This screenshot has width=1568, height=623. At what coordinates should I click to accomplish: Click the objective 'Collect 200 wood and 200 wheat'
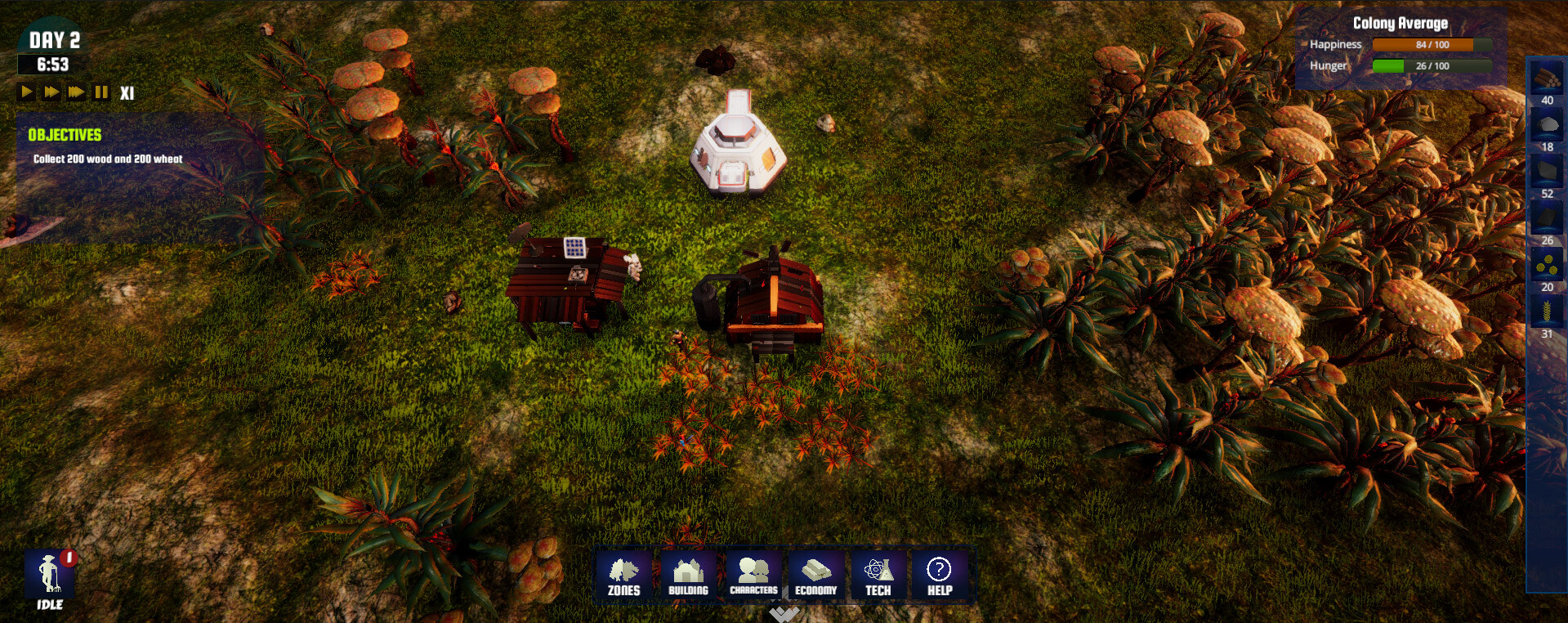coord(106,160)
